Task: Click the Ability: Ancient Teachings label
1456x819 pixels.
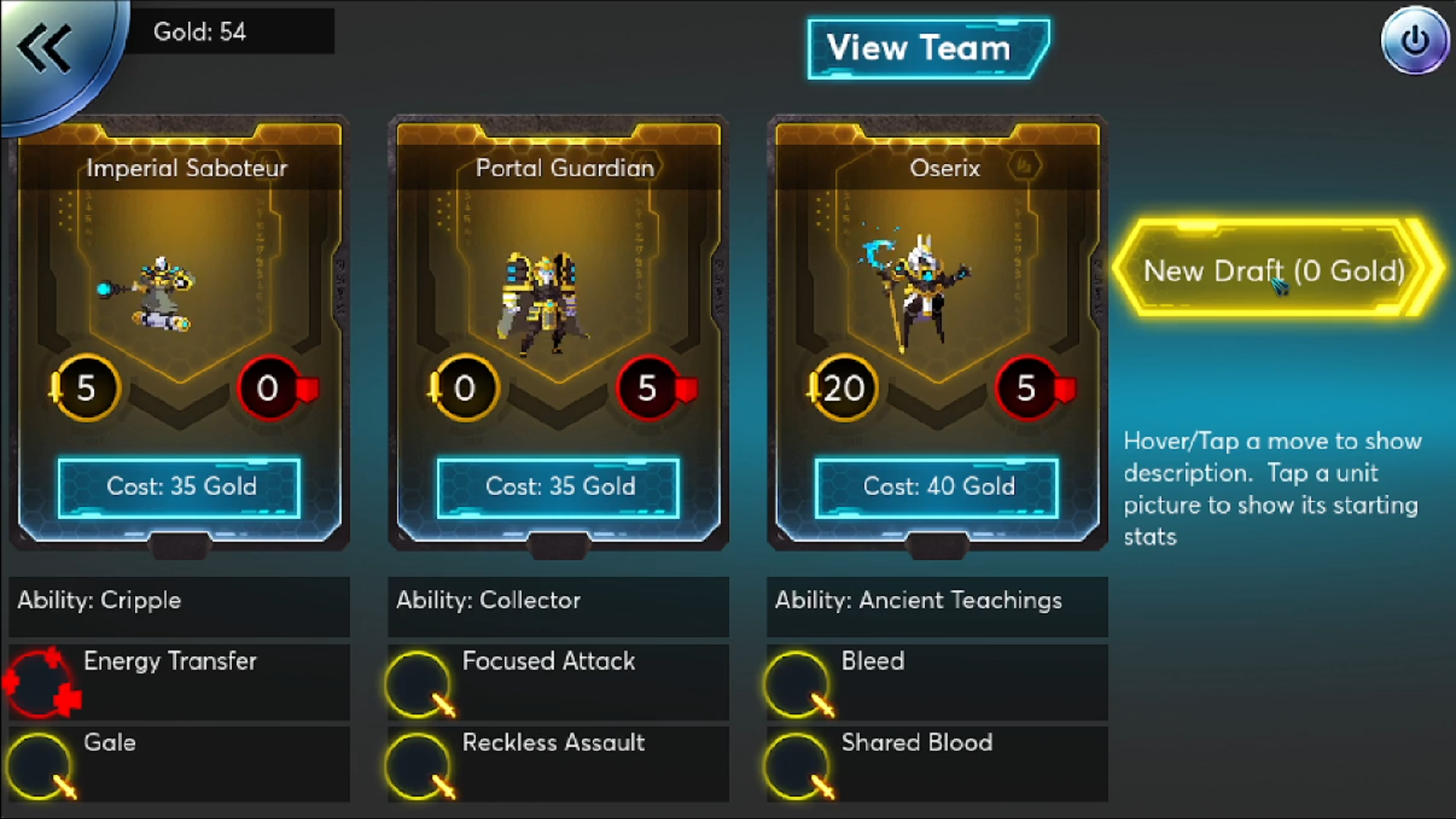Action: tap(918, 601)
